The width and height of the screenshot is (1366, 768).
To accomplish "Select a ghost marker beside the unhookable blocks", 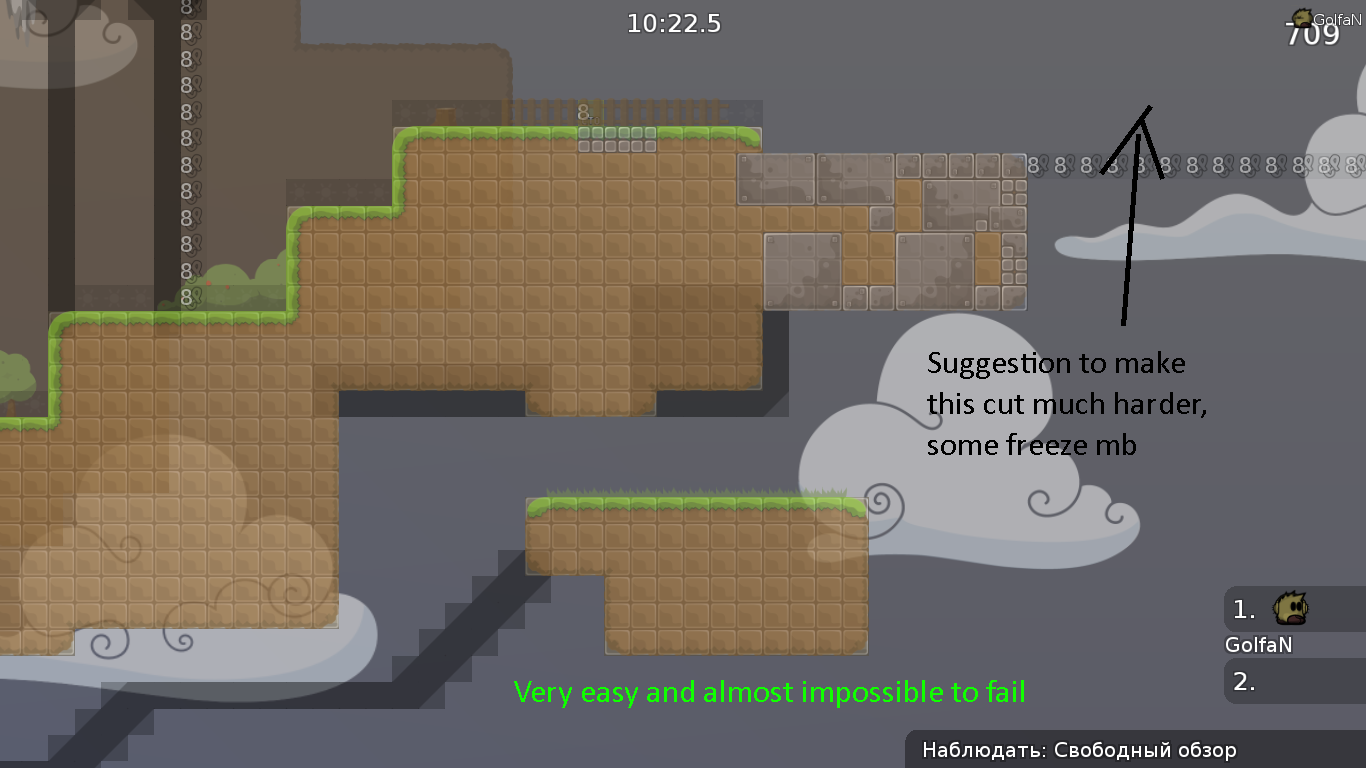I will (1032, 166).
